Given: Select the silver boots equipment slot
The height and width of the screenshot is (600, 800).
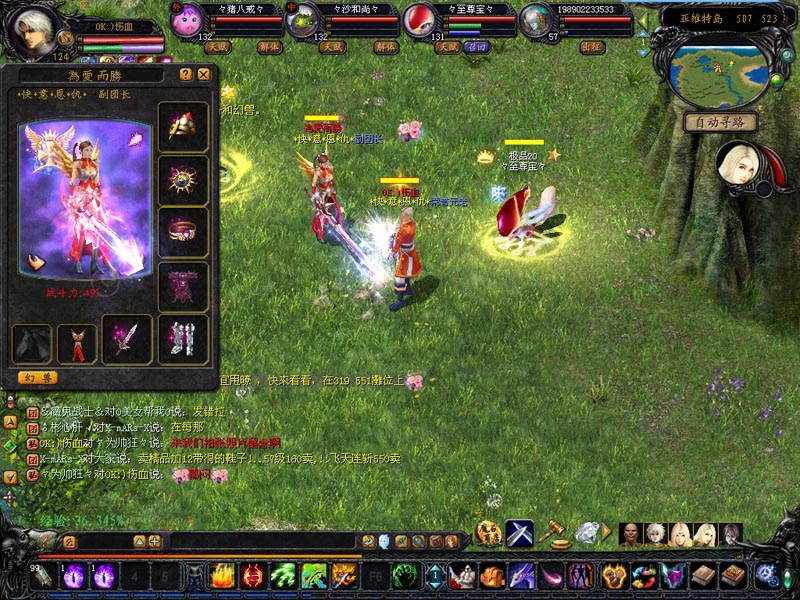Looking at the screenshot, I should 183,340.
